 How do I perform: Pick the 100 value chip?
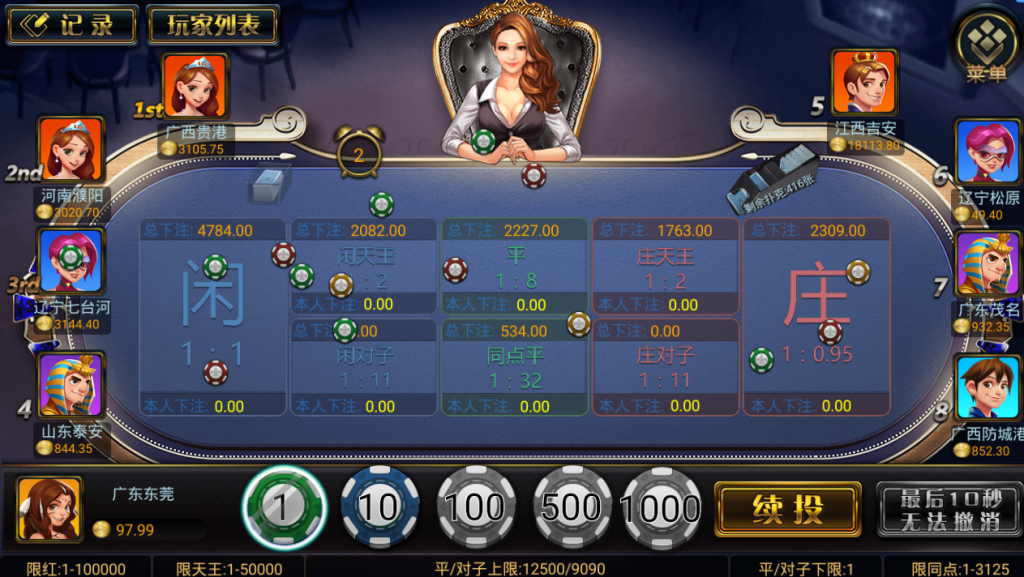click(x=475, y=508)
